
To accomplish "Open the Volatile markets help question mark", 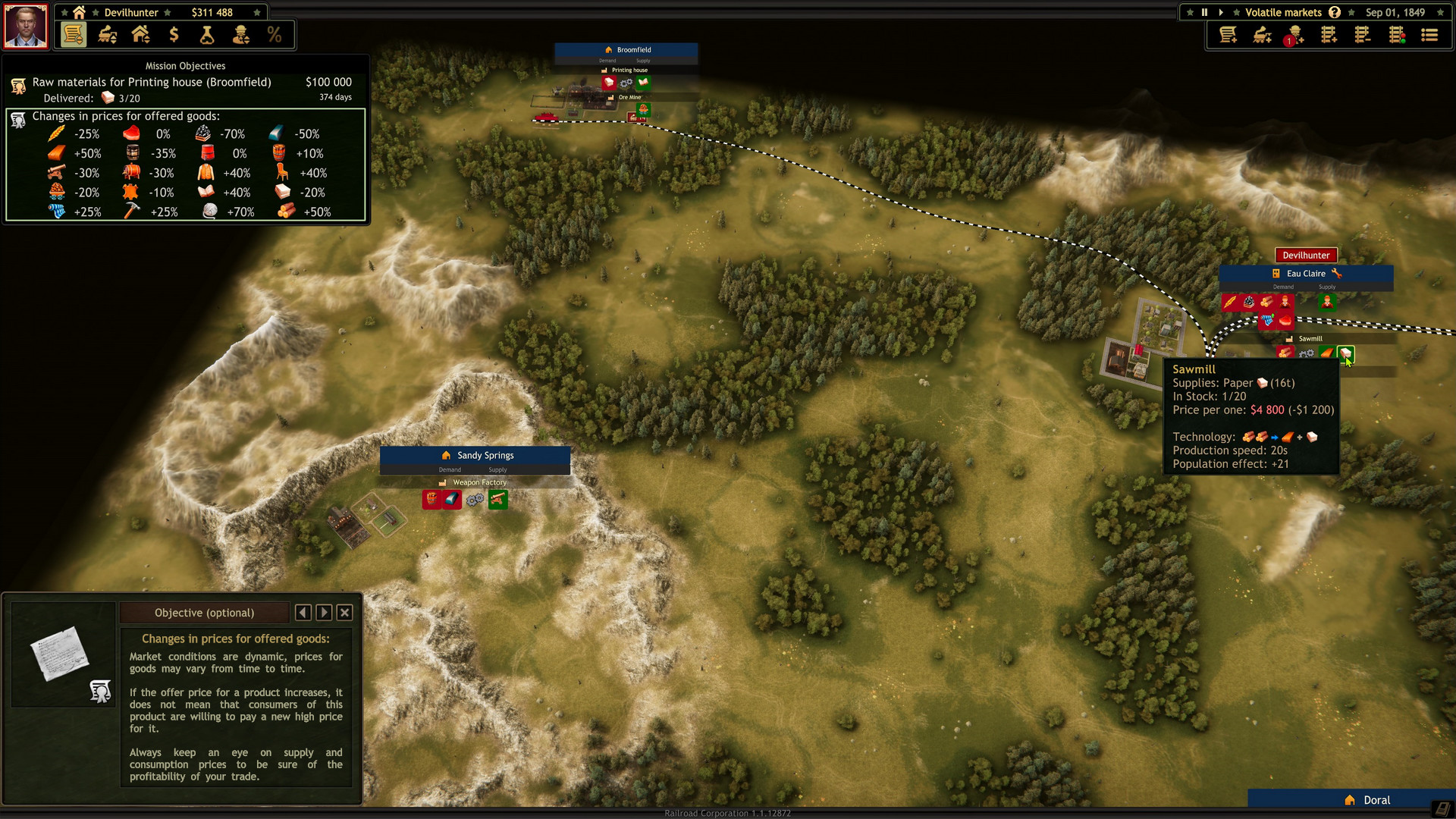I will (x=1334, y=12).
